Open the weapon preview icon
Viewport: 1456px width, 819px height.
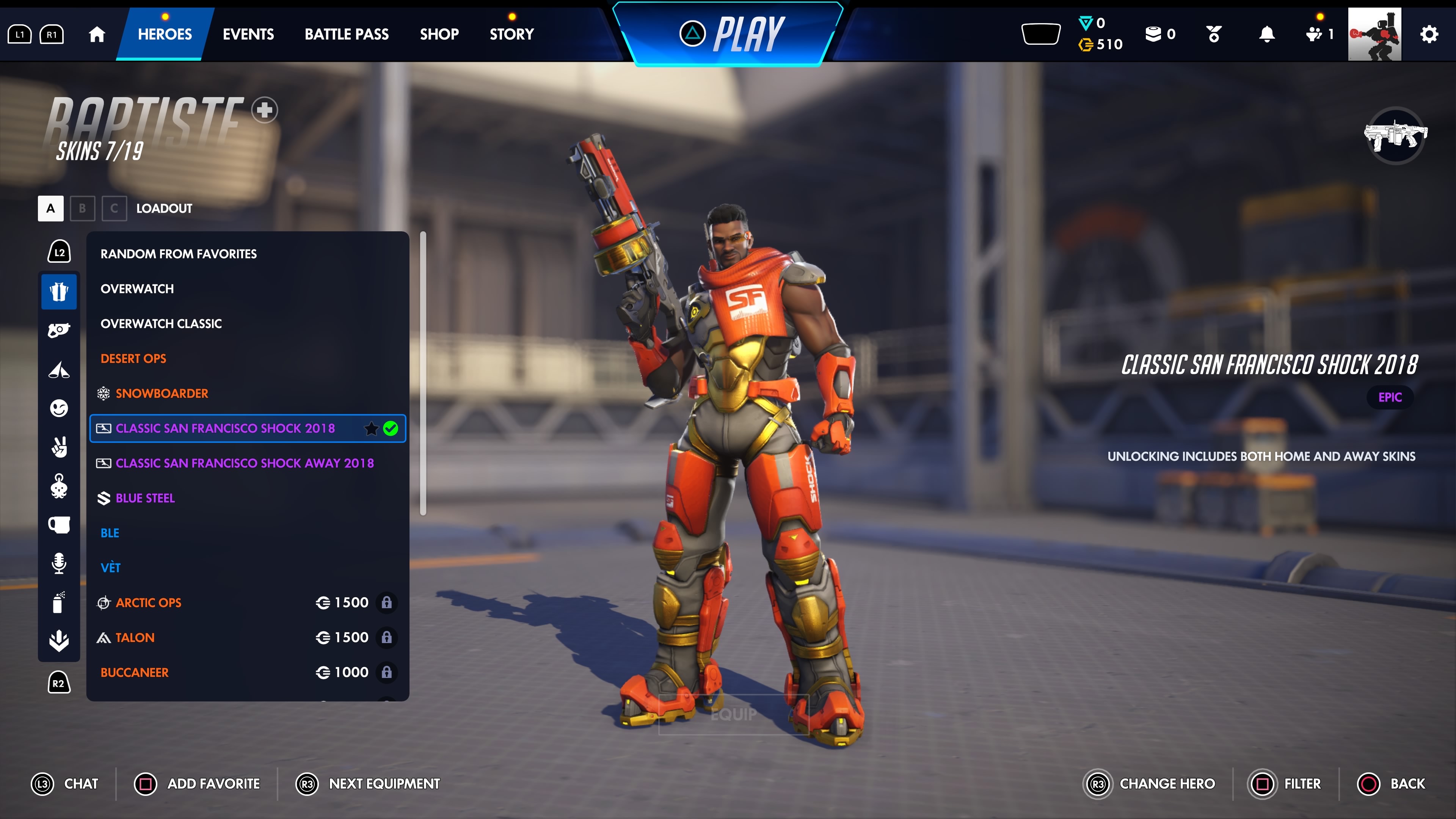point(1395,136)
